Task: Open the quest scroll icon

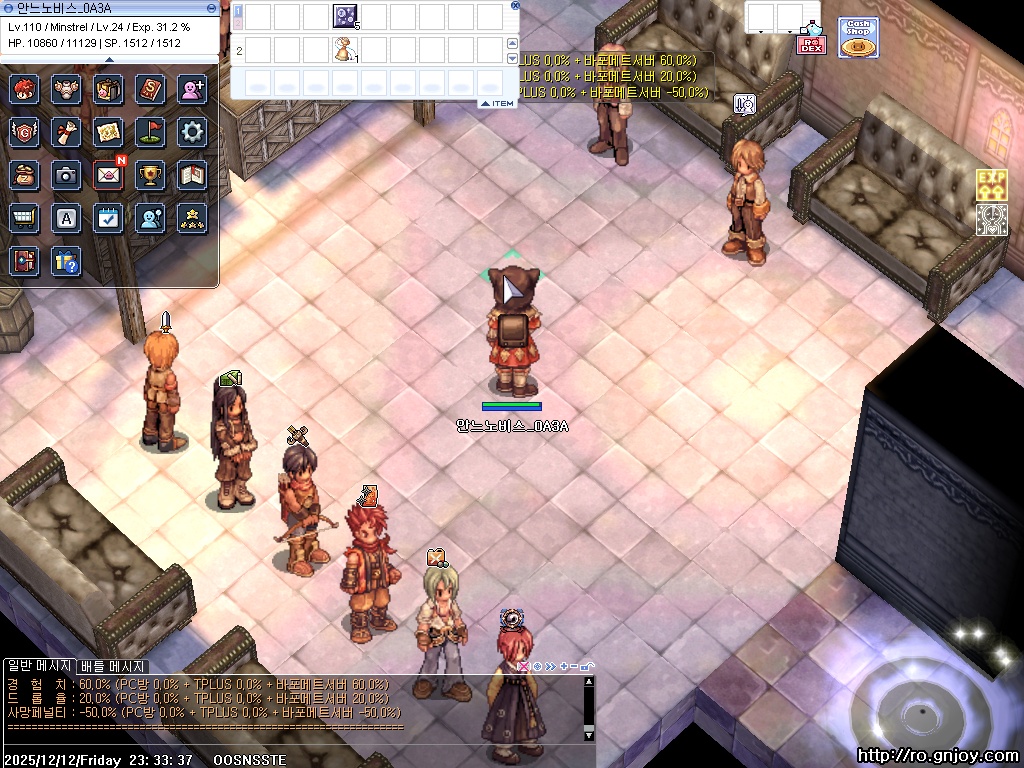Action: pyautogui.click(x=66, y=131)
